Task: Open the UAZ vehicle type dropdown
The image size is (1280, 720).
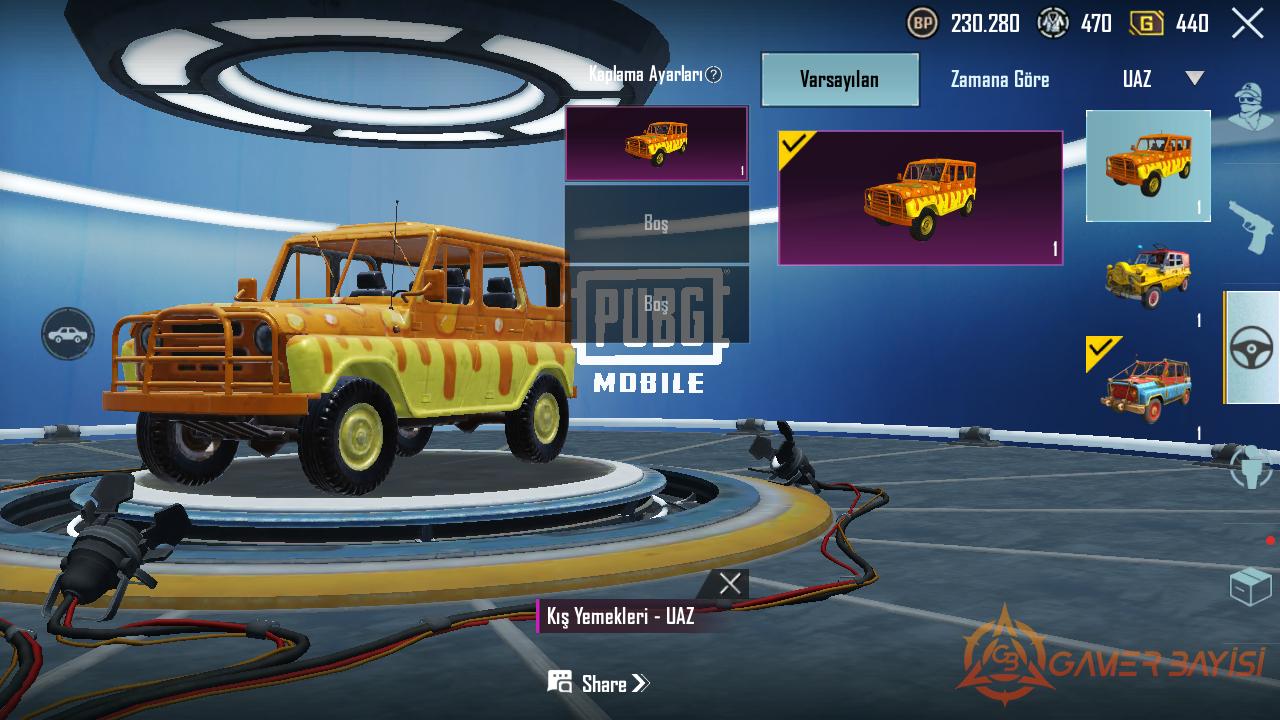Action: tap(1162, 79)
